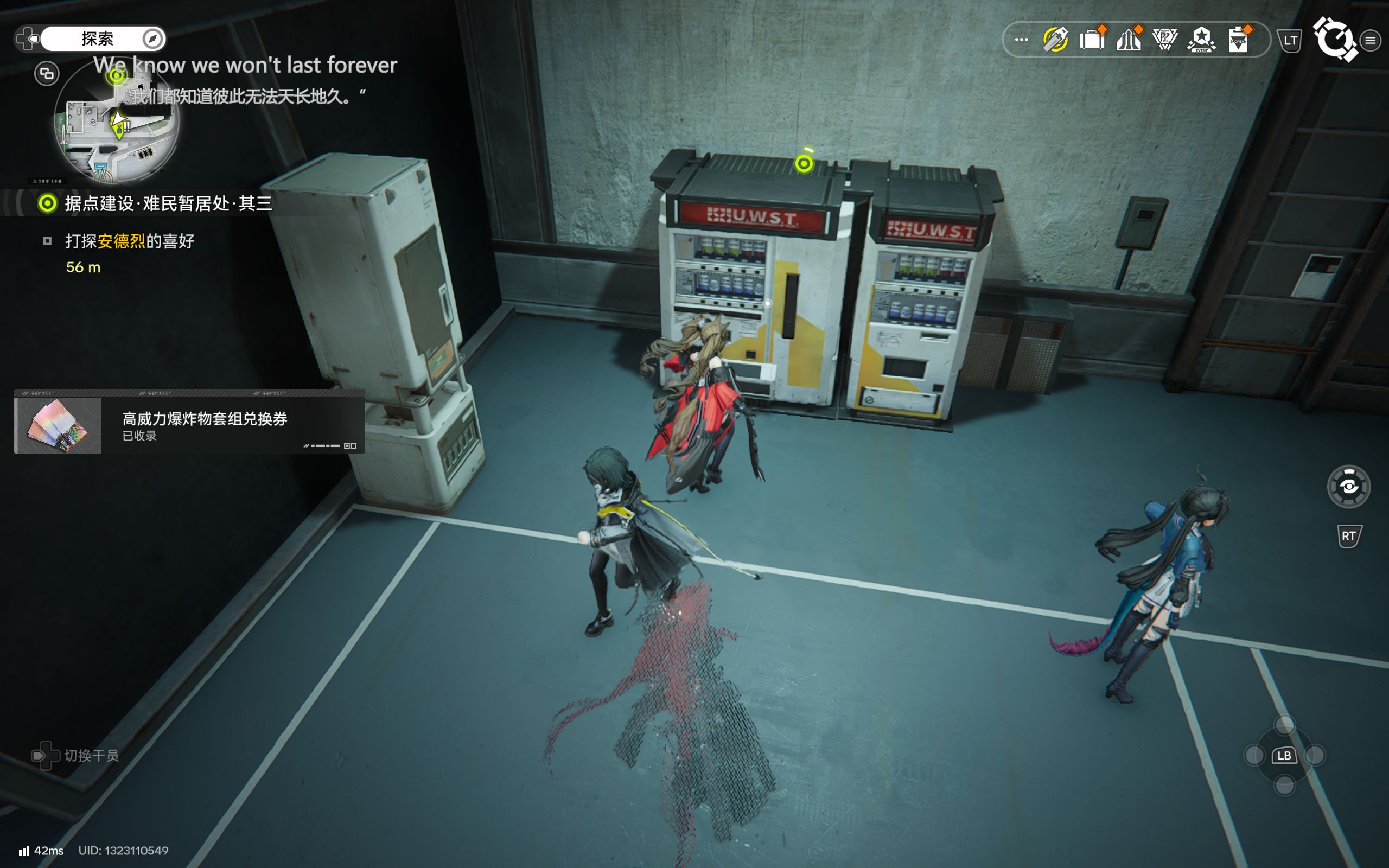Screen dimensions: 1389x868
Task: Expand the three-dots more options button
Action: pos(1021,40)
